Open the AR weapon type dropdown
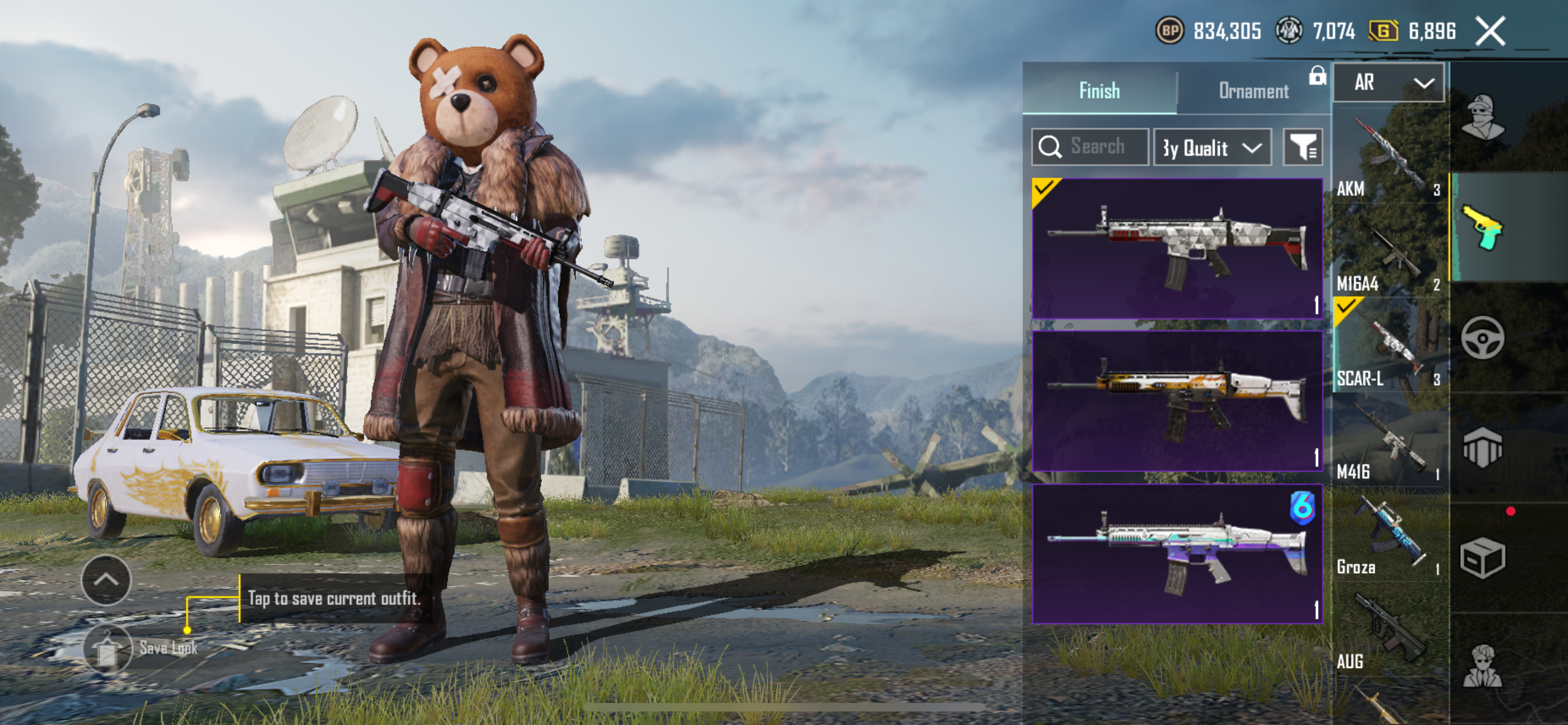The width and height of the screenshot is (1568, 725). 1389,83
